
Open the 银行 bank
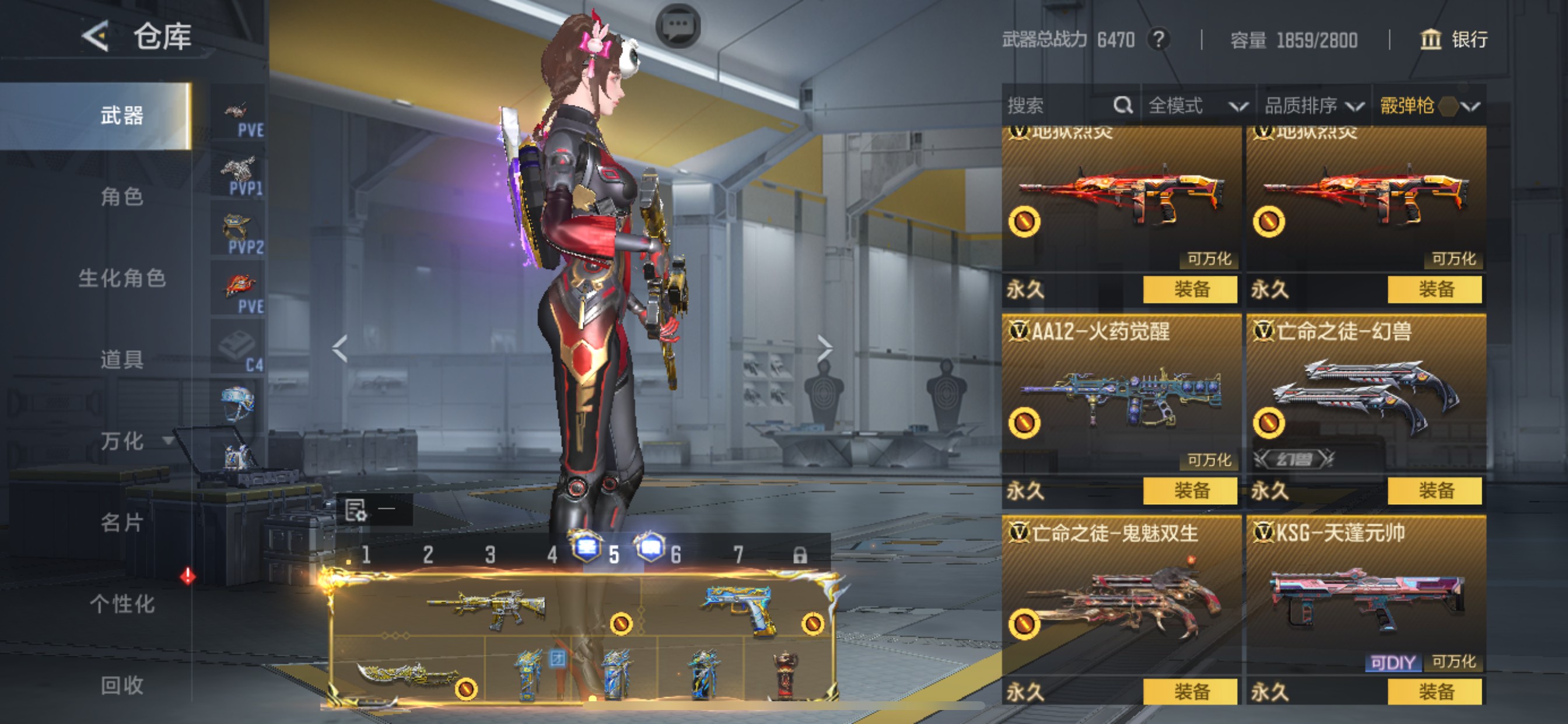click(x=1455, y=40)
